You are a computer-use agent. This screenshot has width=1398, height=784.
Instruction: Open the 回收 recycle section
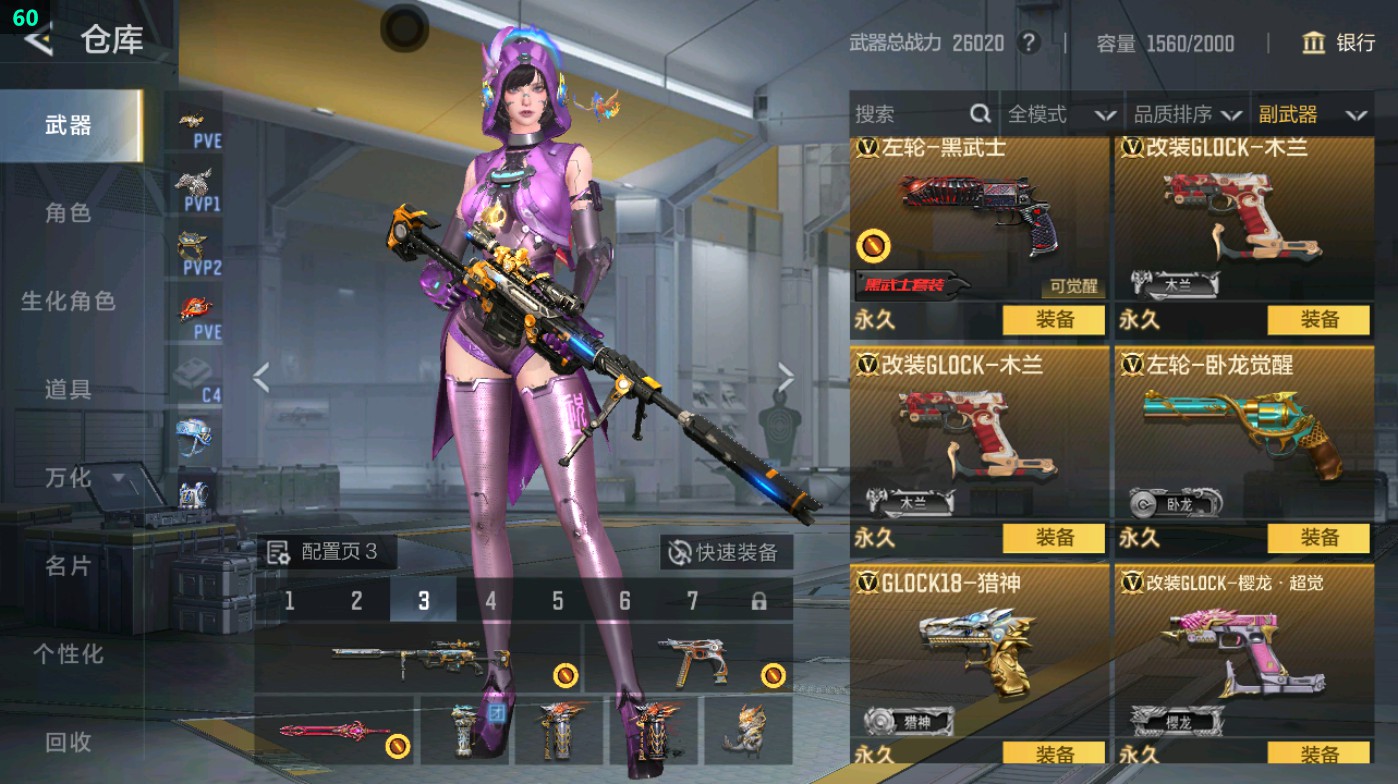point(68,742)
